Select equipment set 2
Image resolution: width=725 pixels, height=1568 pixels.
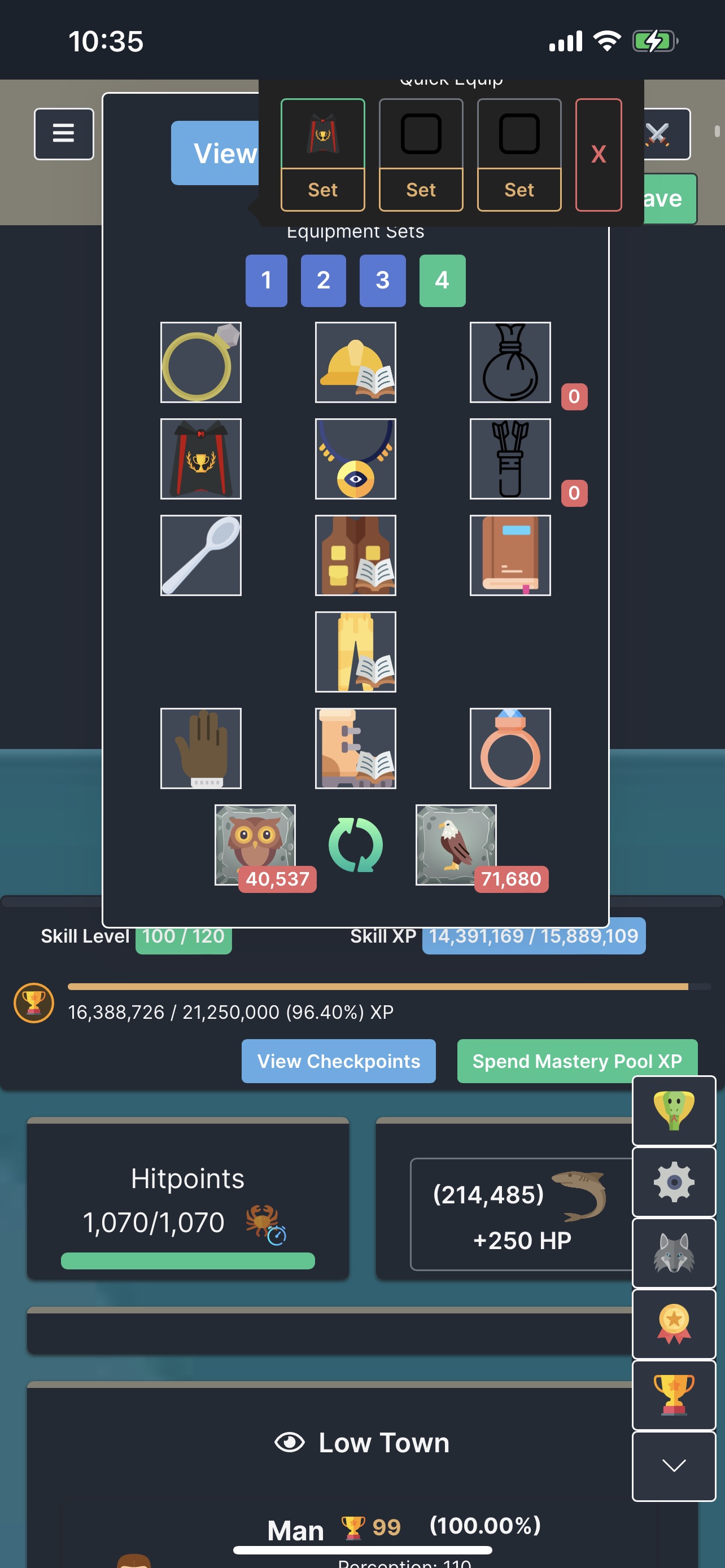[x=323, y=281]
